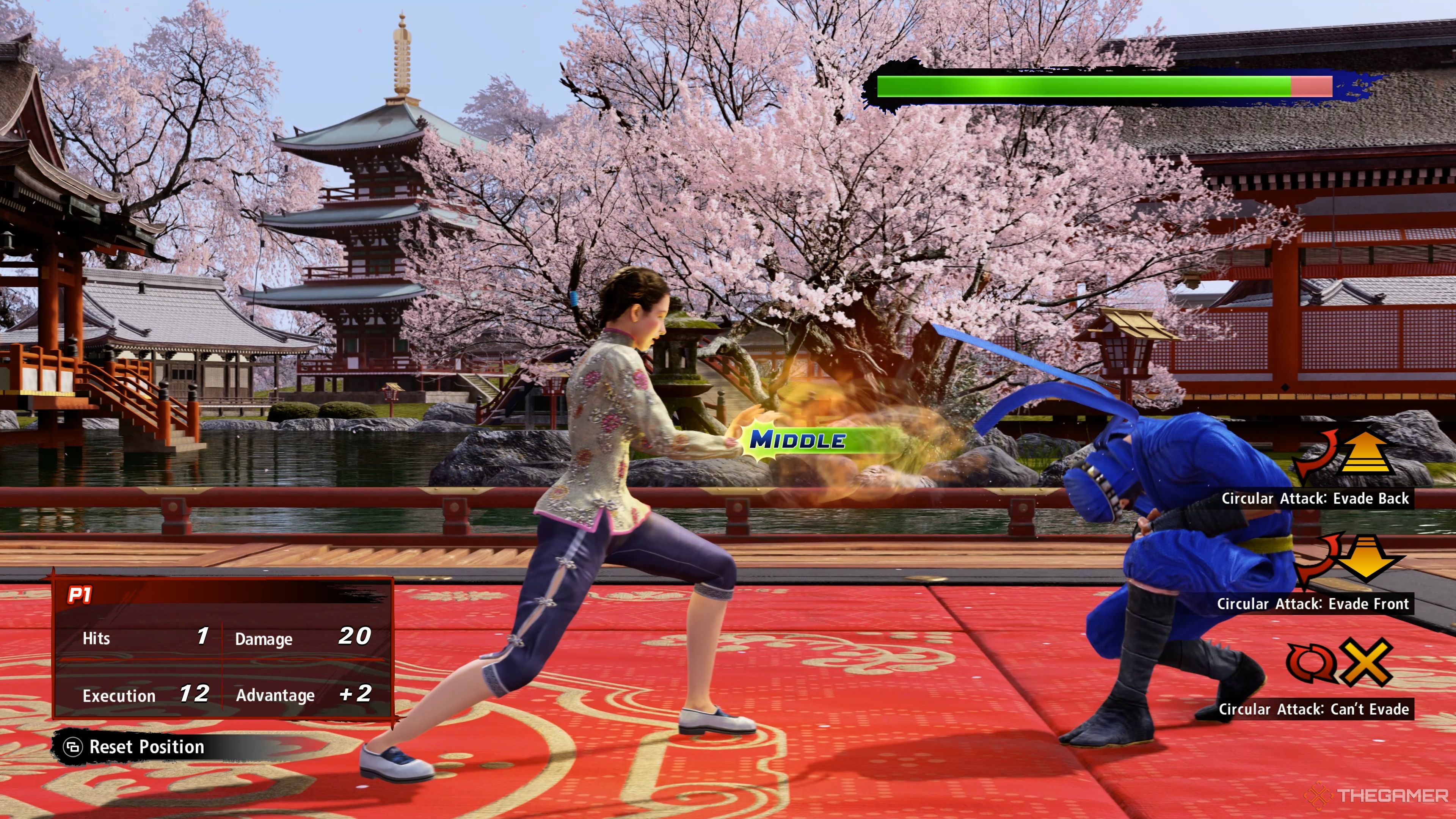Image resolution: width=1456 pixels, height=819 pixels.
Task: Choose the Circular Attack: Evade Back entry
Action: pyautogui.click(x=1315, y=499)
